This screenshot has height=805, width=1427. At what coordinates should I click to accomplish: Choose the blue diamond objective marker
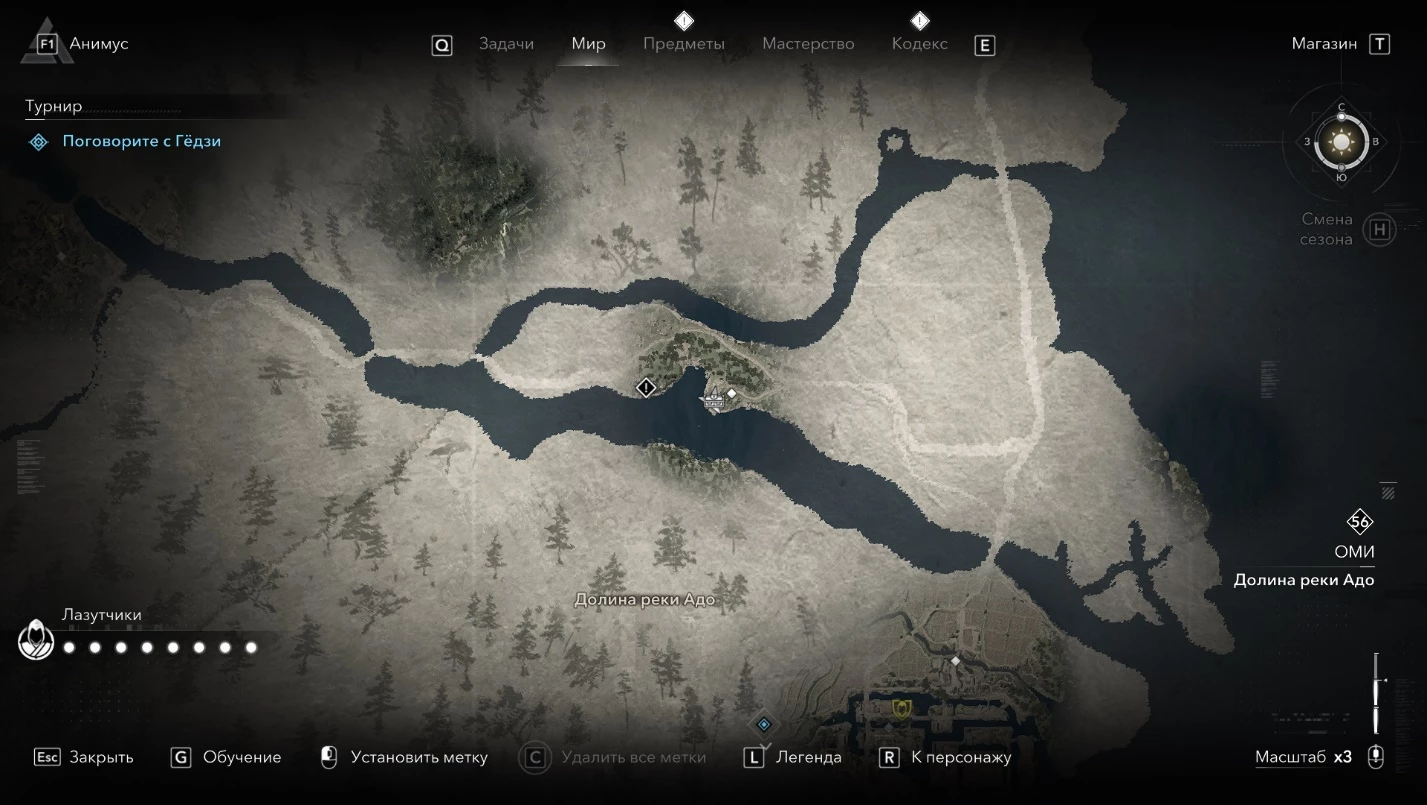tap(764, 724)
